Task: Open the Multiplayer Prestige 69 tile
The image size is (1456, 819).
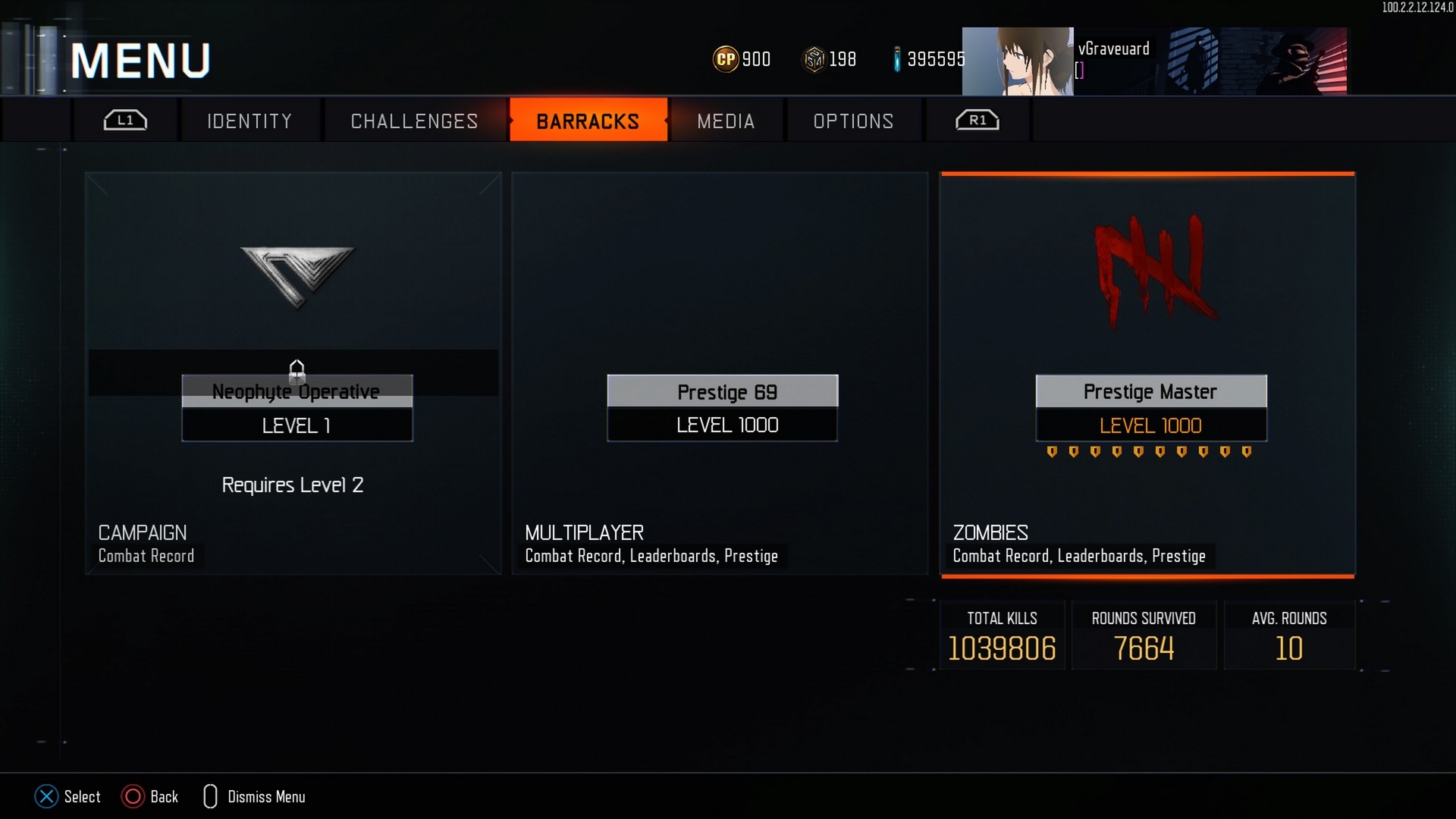Action: (720, 373)
